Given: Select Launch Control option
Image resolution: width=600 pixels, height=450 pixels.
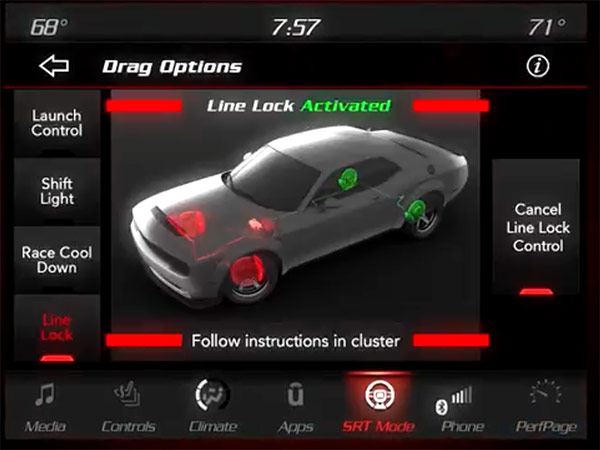Looking at the screenshot, I should (x=56, y=123).
